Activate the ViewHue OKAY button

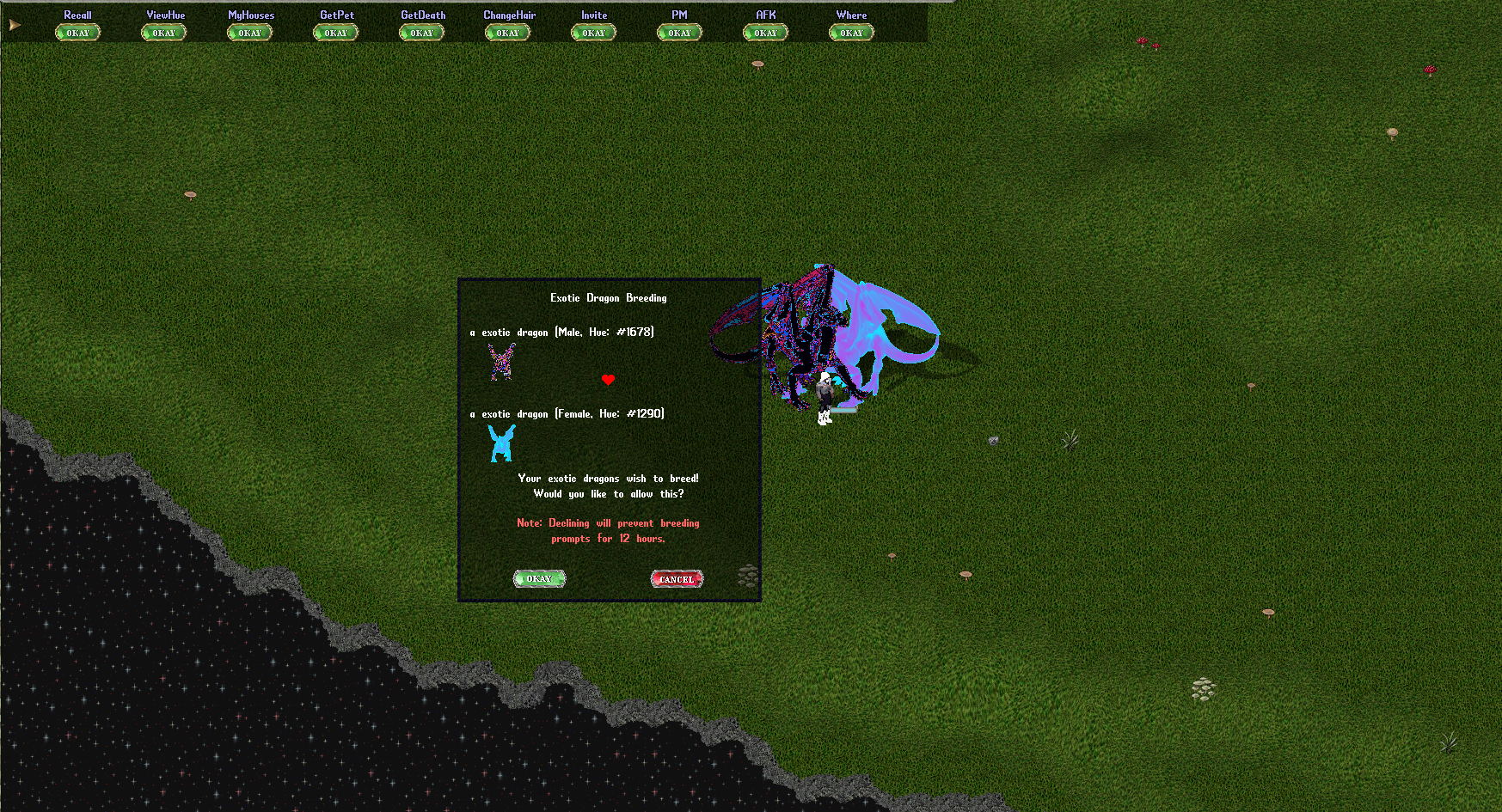coord(163,33)
